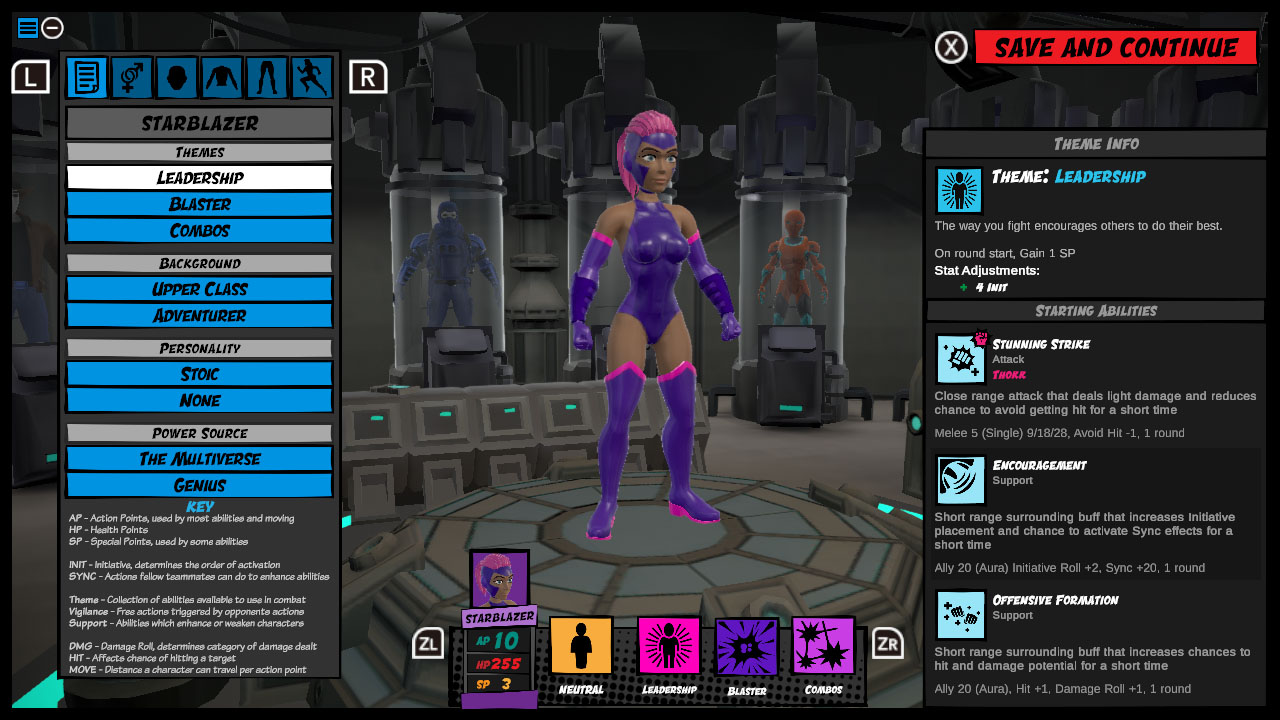Switch to the Blaster theme option
Screen dimensions: 1280x720
tap(198, 204)
